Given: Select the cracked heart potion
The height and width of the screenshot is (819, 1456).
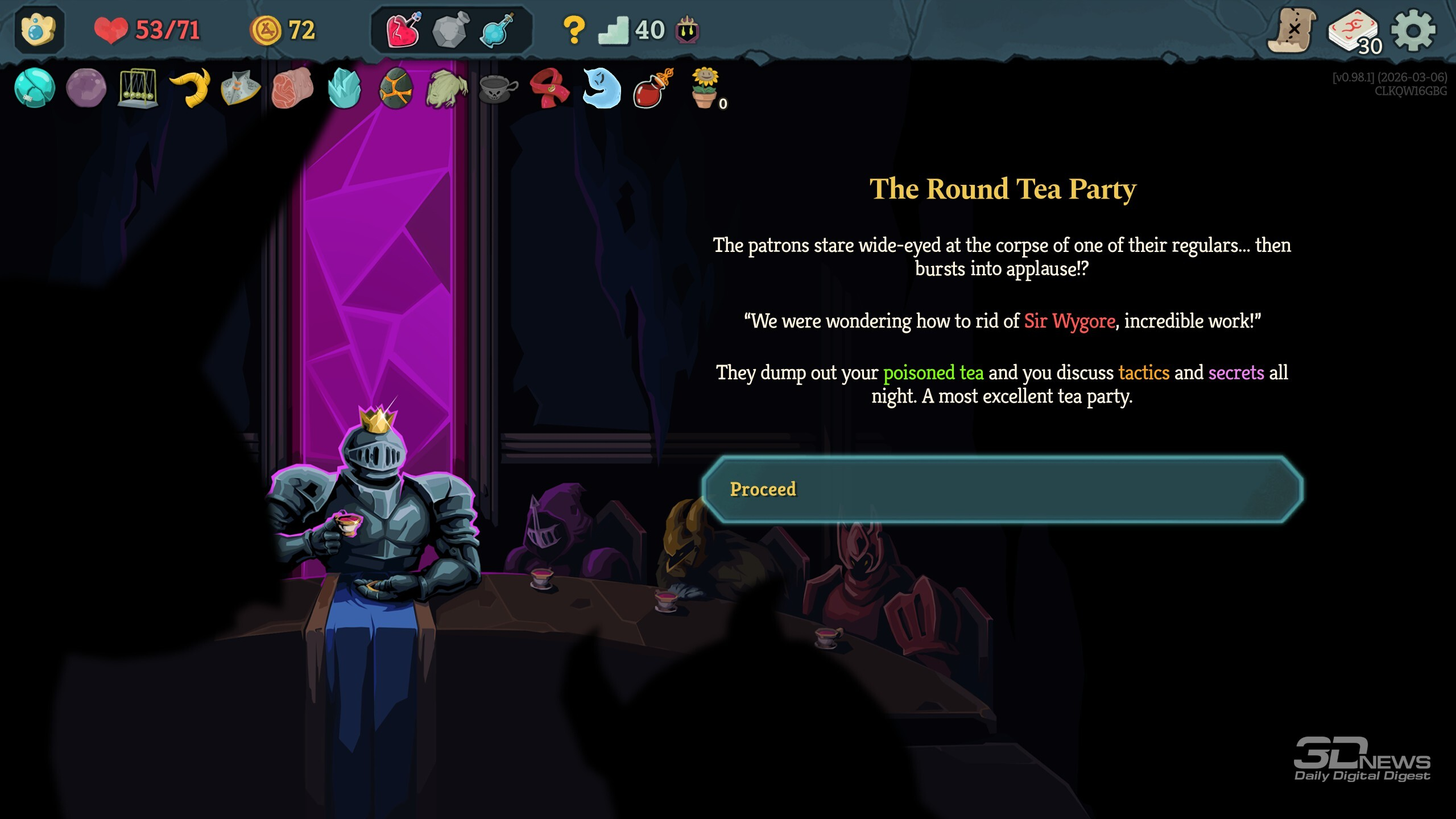Looking at the screenshot, I should coord(403,30).
